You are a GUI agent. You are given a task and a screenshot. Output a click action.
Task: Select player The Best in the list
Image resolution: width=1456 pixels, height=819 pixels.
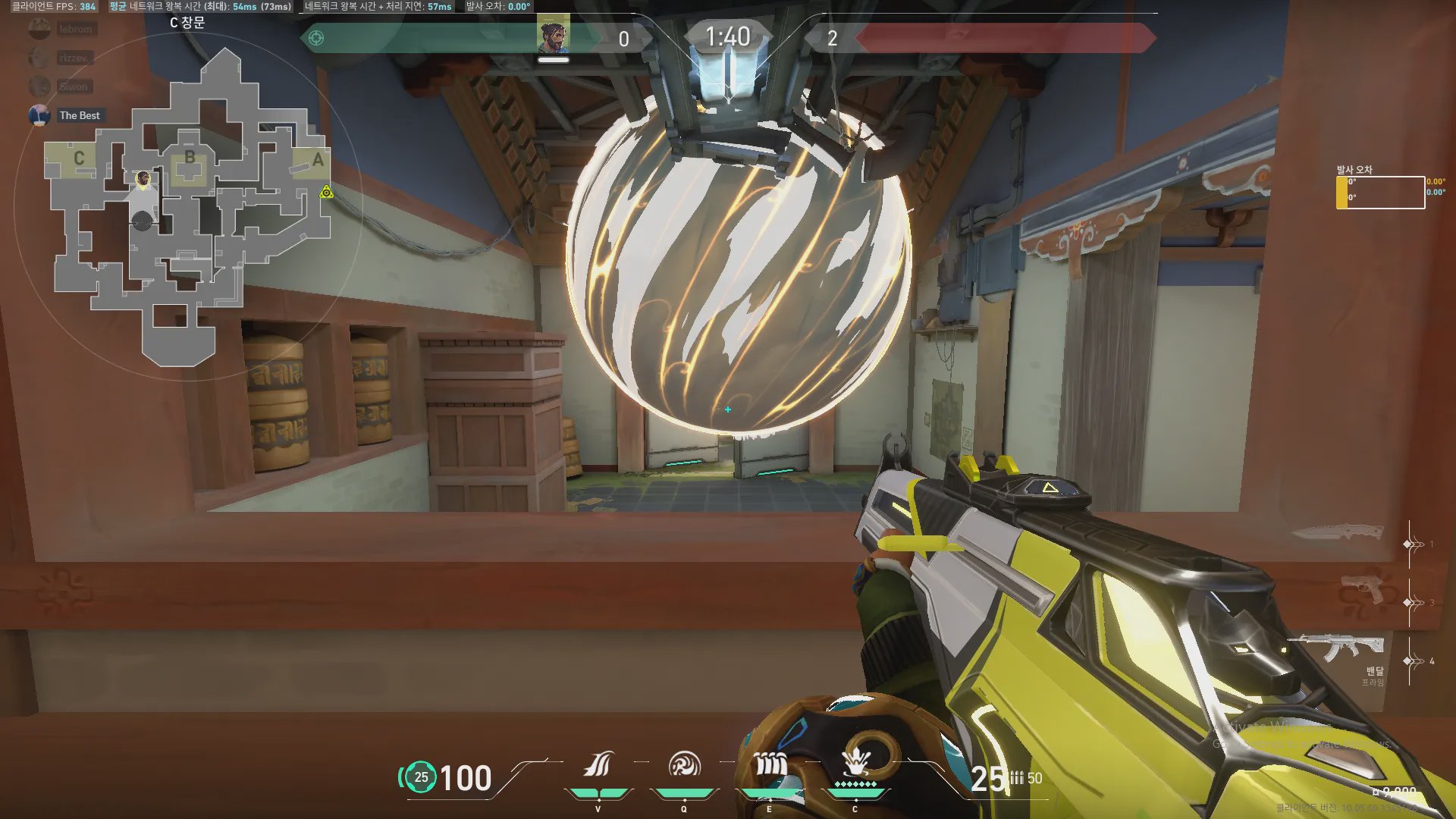[79, 115]
